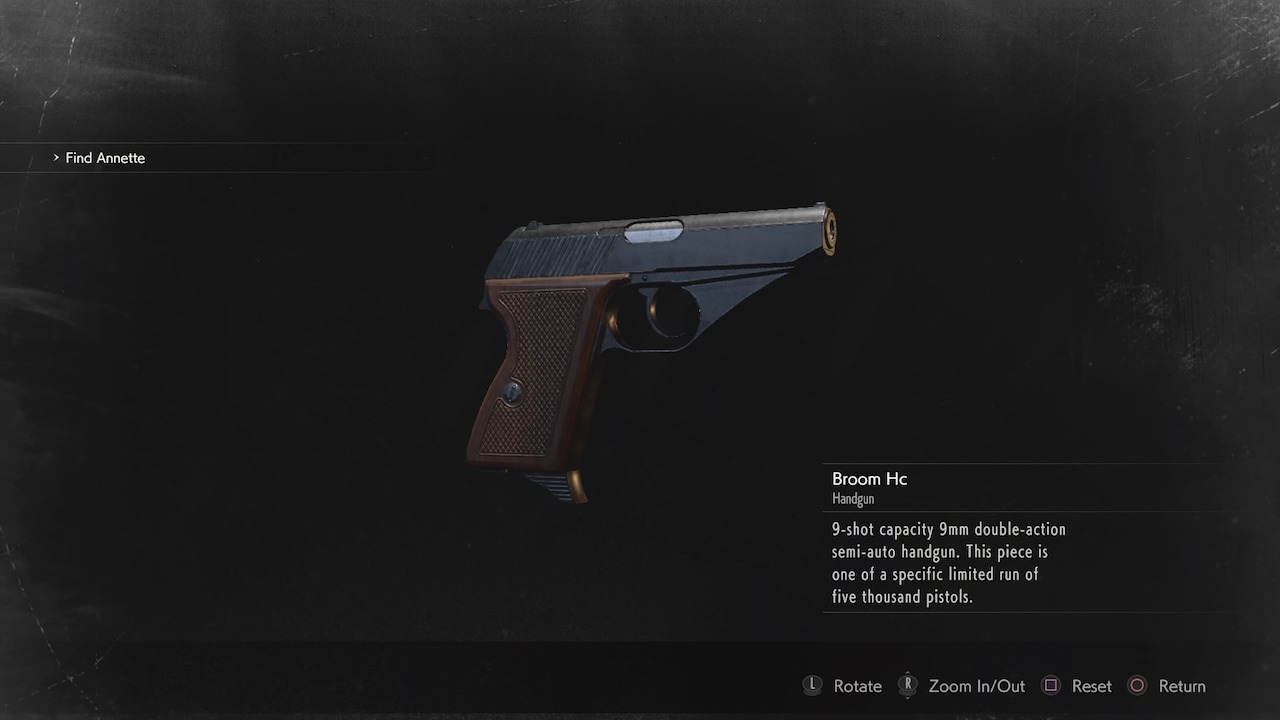Click the Zoom In/Out label text
1280x720 pixels.
(977, 686)
